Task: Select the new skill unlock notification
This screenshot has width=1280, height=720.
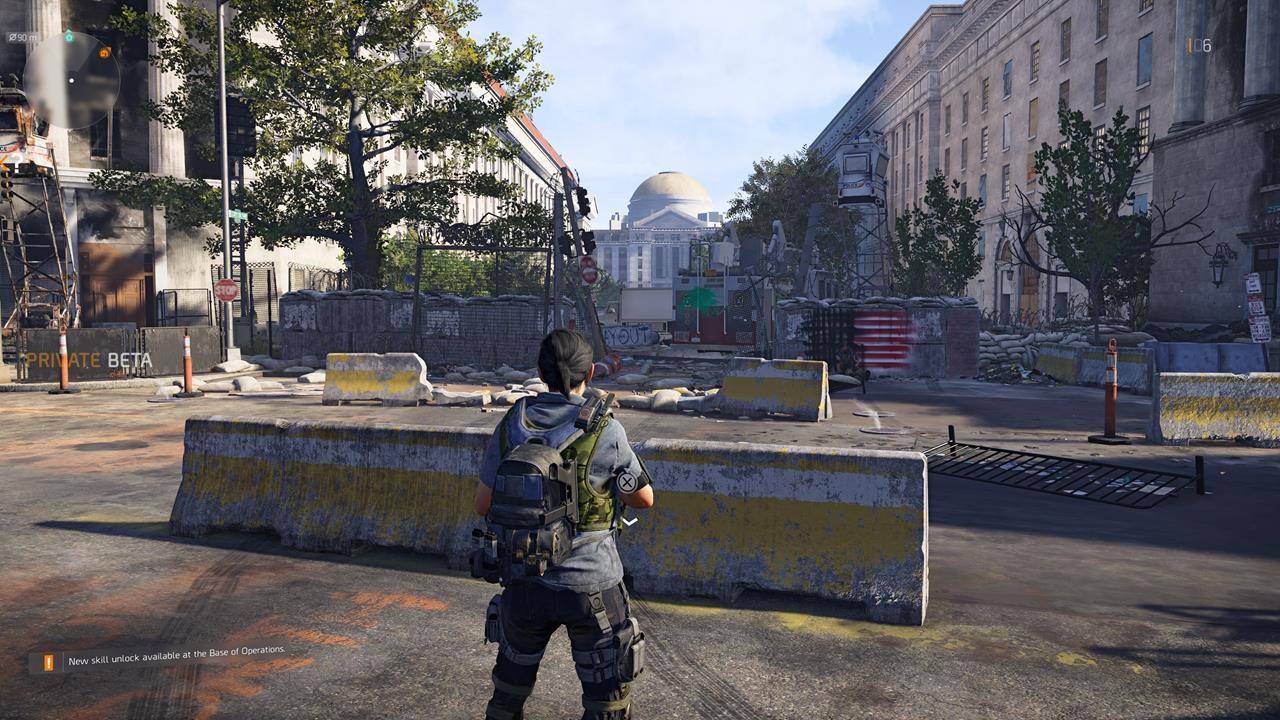Action: pyautogui.click(x=176, y=660)
